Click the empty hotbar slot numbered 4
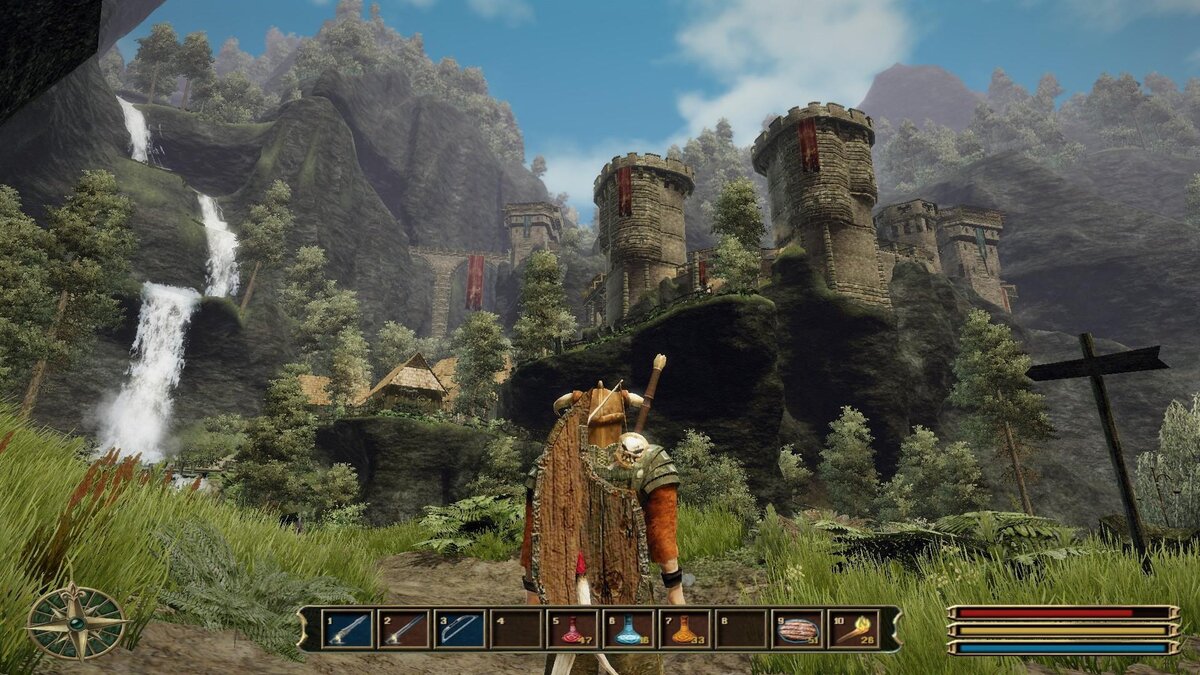Screen dimensions: 1200x675 (516, 629)
